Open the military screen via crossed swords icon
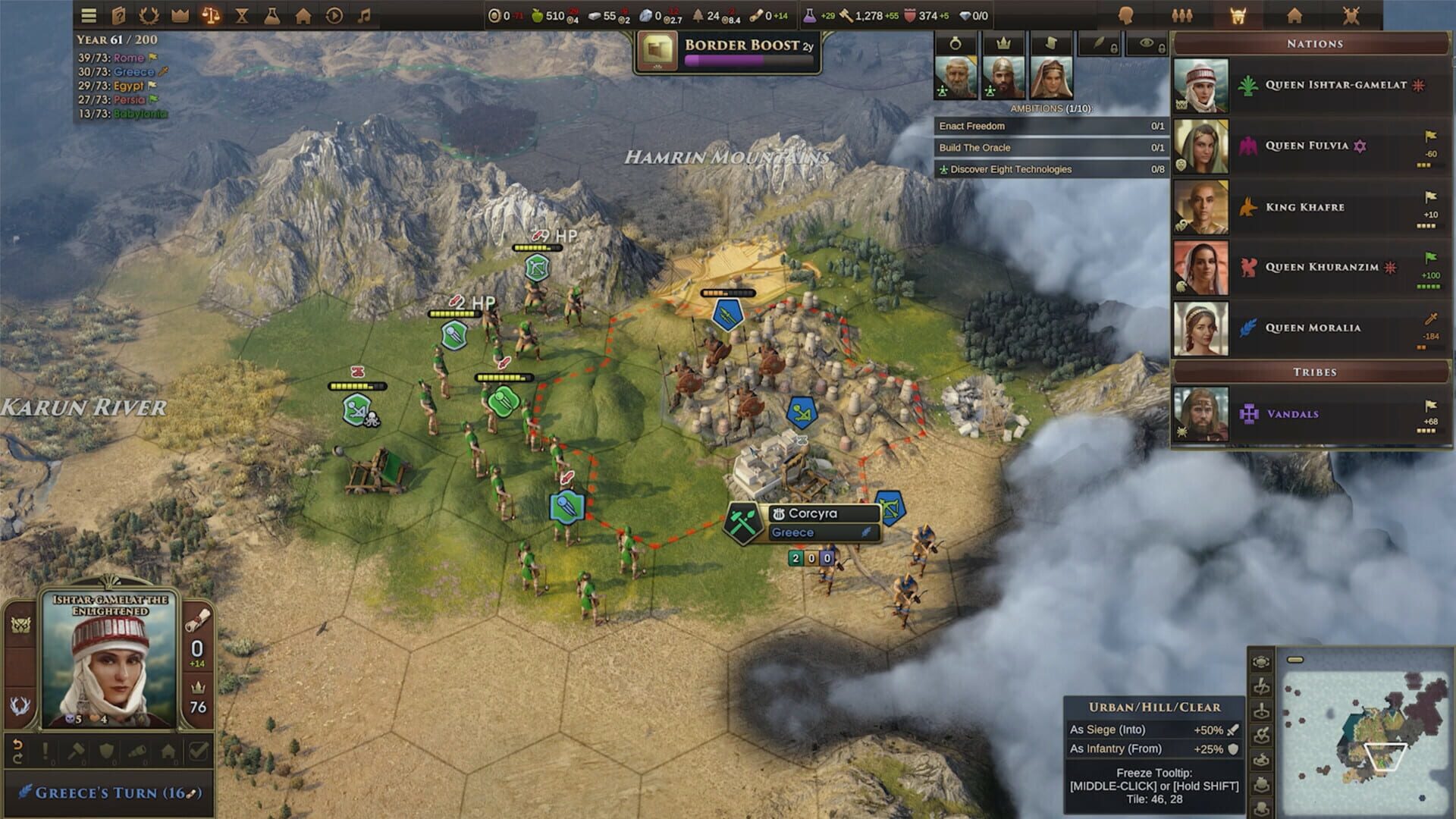This screenshot has height=819, width=1456. coord(1351,14)
